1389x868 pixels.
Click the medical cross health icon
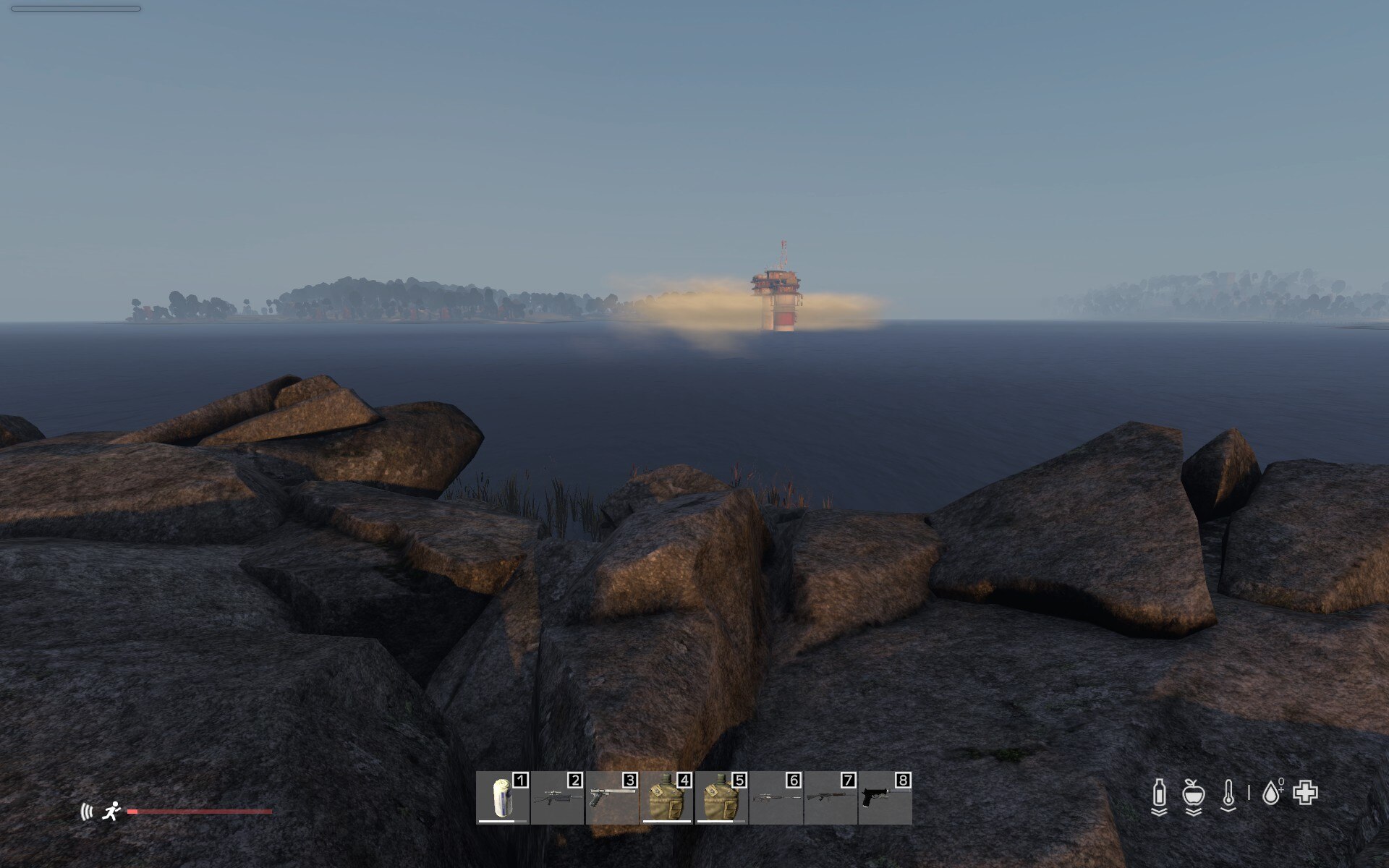[x=1305, y=793]
